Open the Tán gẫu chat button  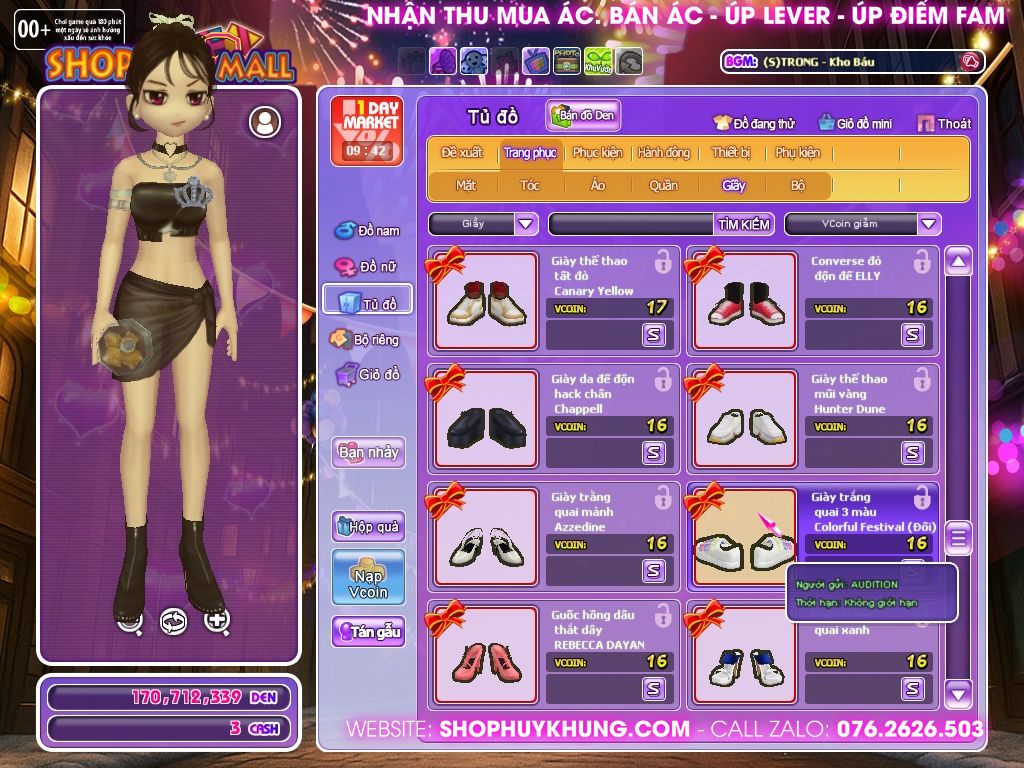point(368,631)
